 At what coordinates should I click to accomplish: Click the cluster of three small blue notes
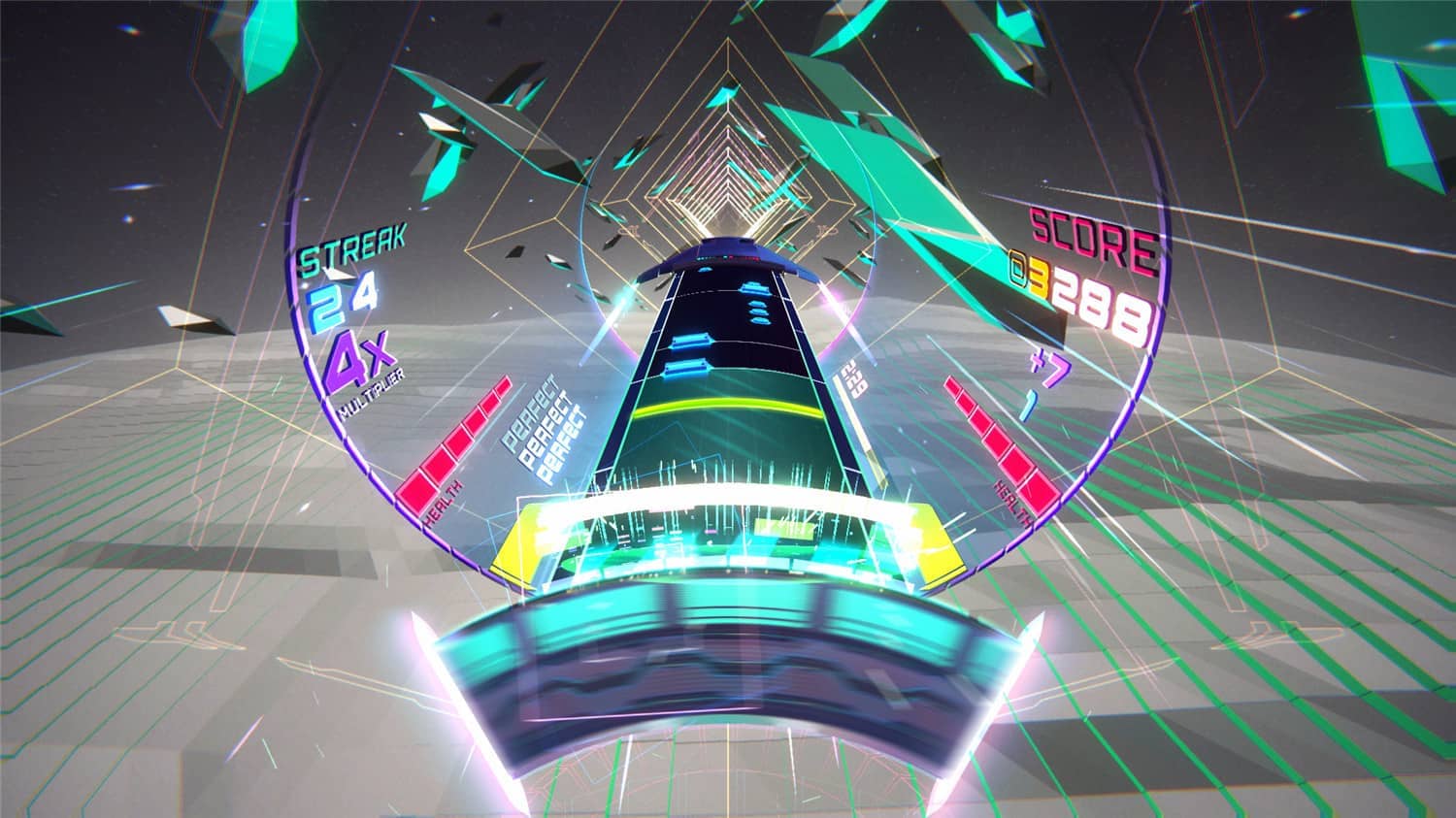coord(758,311)
